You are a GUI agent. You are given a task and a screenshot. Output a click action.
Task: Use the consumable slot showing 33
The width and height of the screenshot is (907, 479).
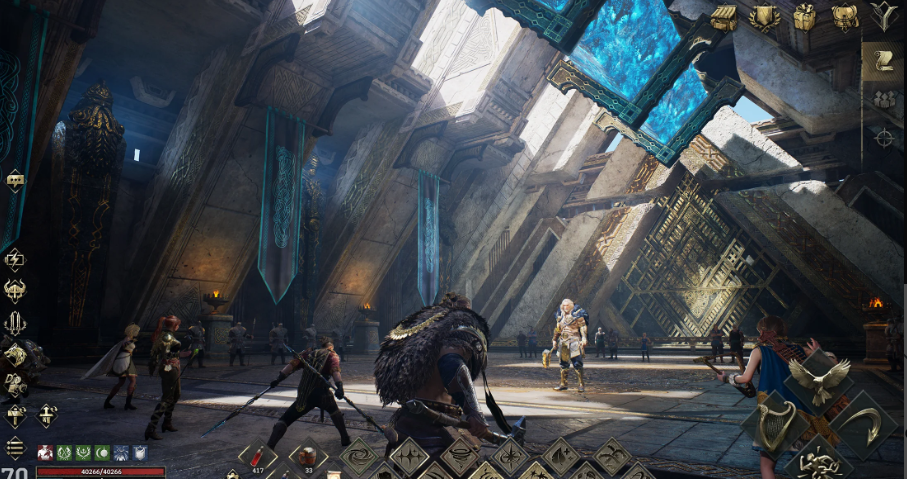(308, 456)
